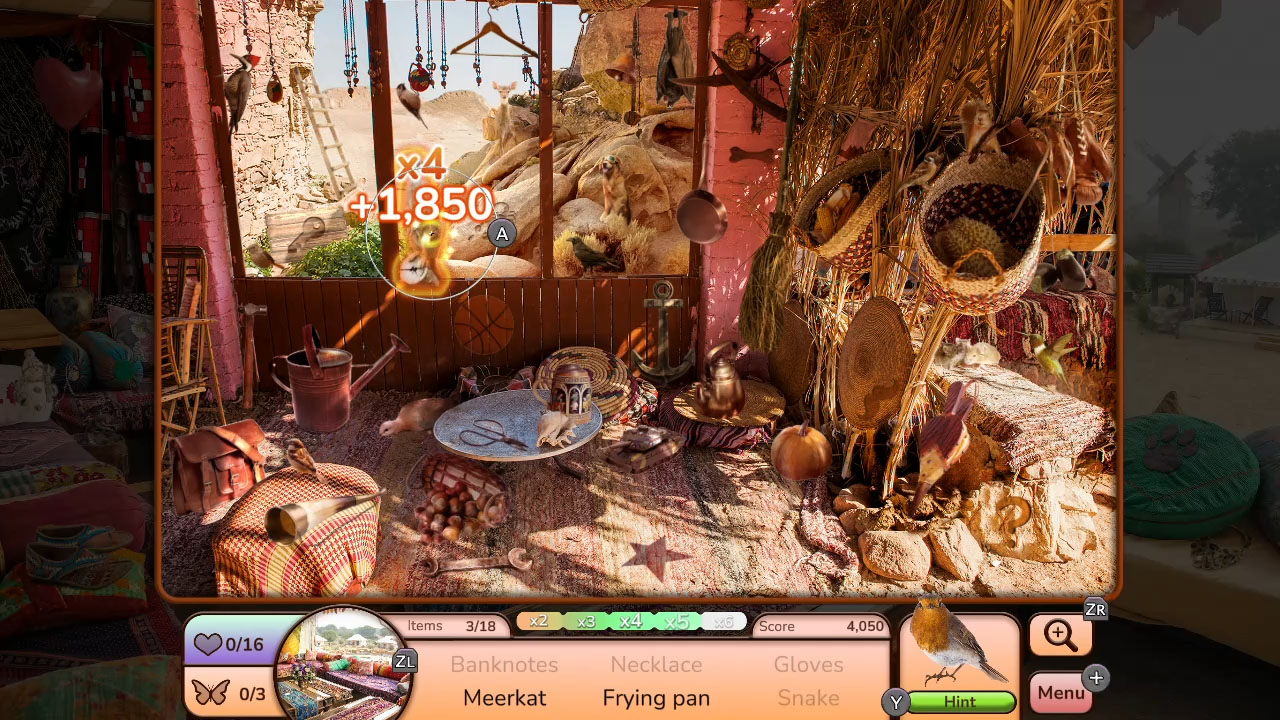Select 'Meerkat' from the item list

(504, 698)
